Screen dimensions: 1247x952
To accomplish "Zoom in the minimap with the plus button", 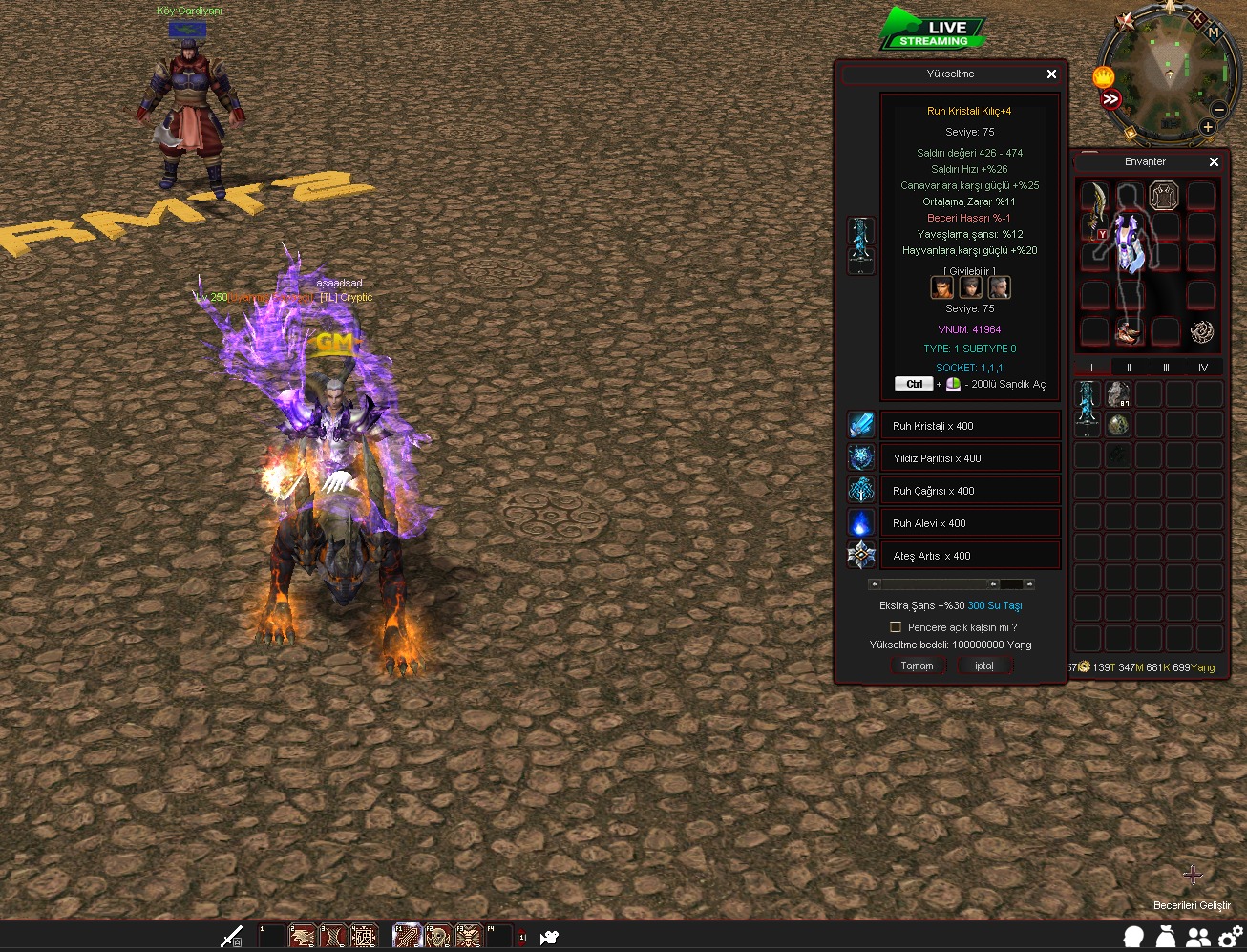I will coord(1207,127).
